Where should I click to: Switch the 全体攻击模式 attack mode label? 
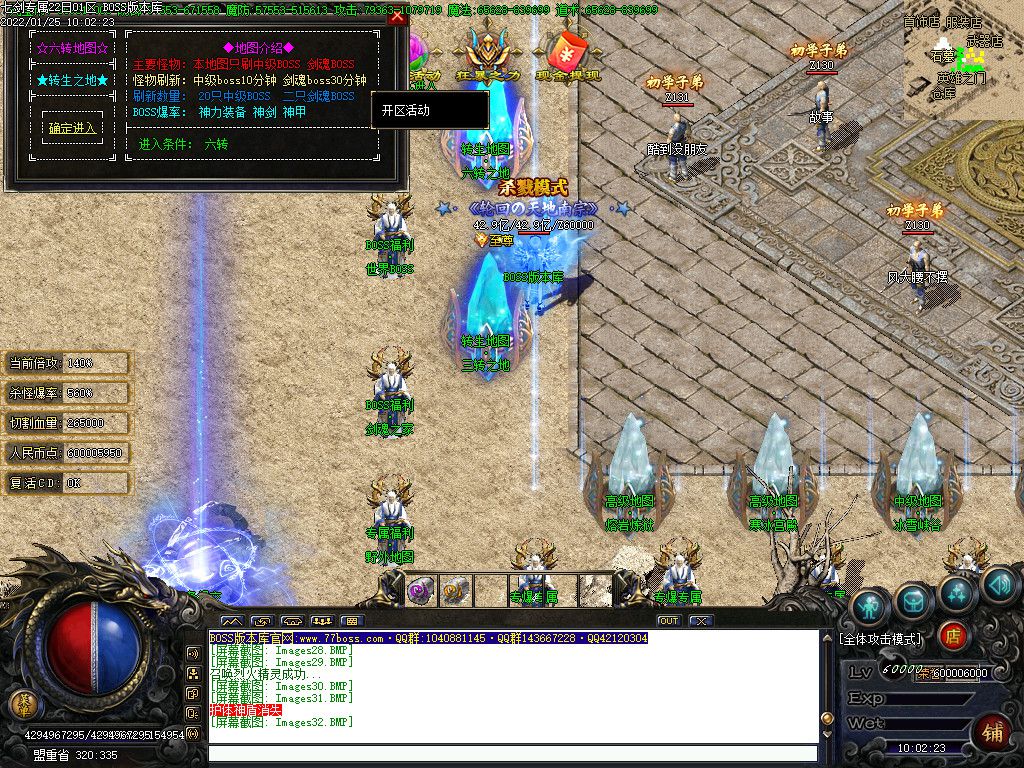click(881, 638)
